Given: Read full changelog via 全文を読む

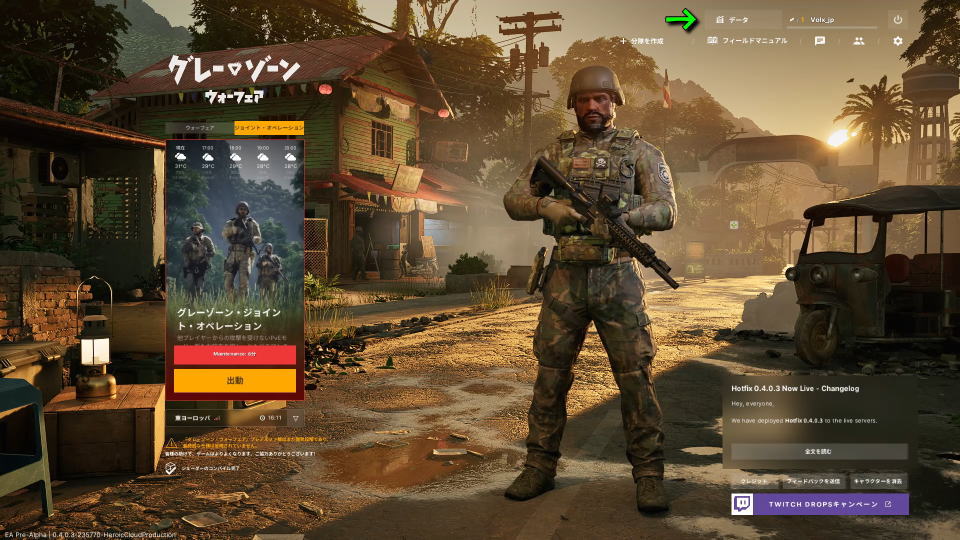Looking at the screenshot, I should (819, 452).
